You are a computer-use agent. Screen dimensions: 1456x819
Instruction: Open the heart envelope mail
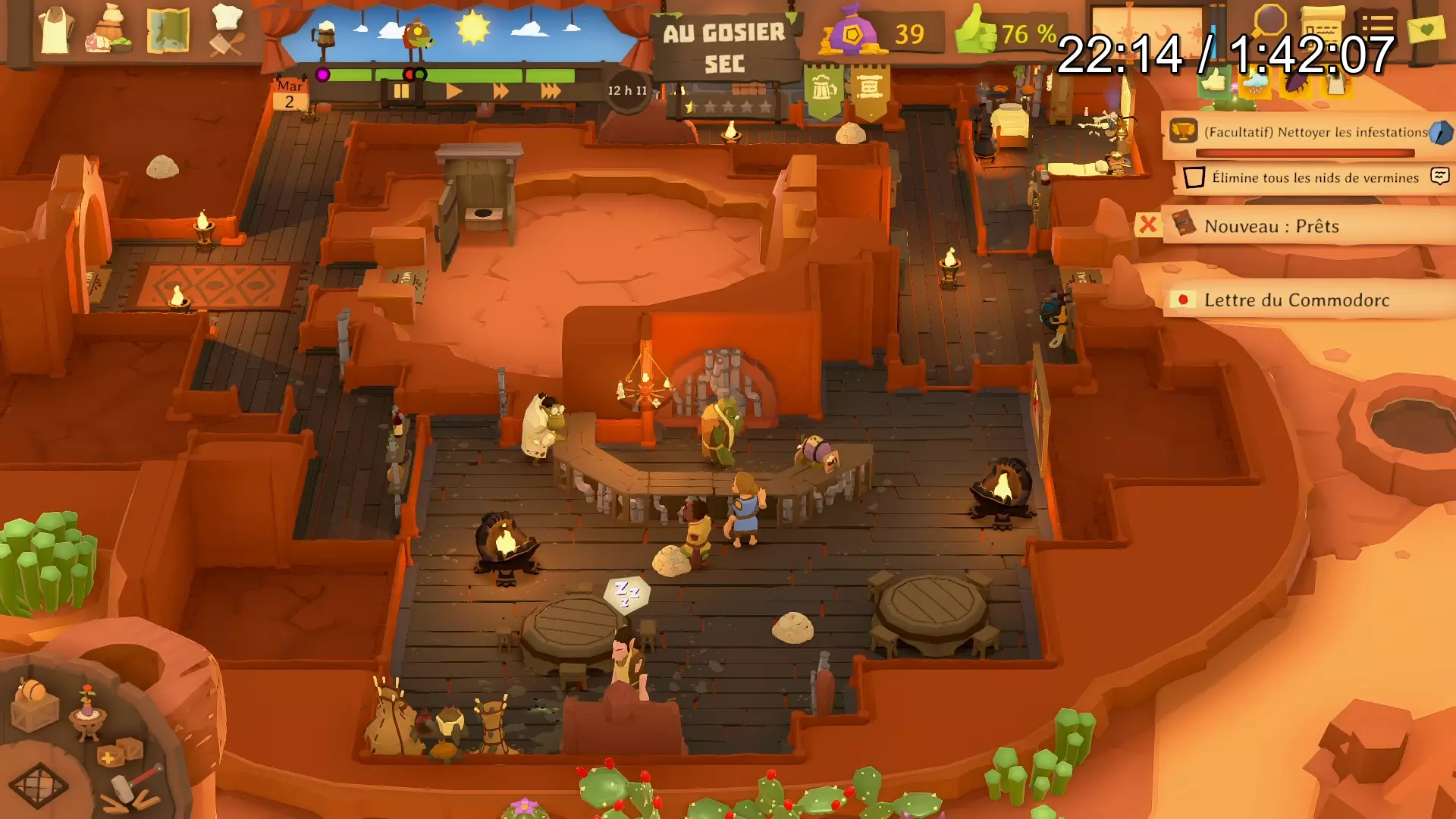coord(1426,30)
